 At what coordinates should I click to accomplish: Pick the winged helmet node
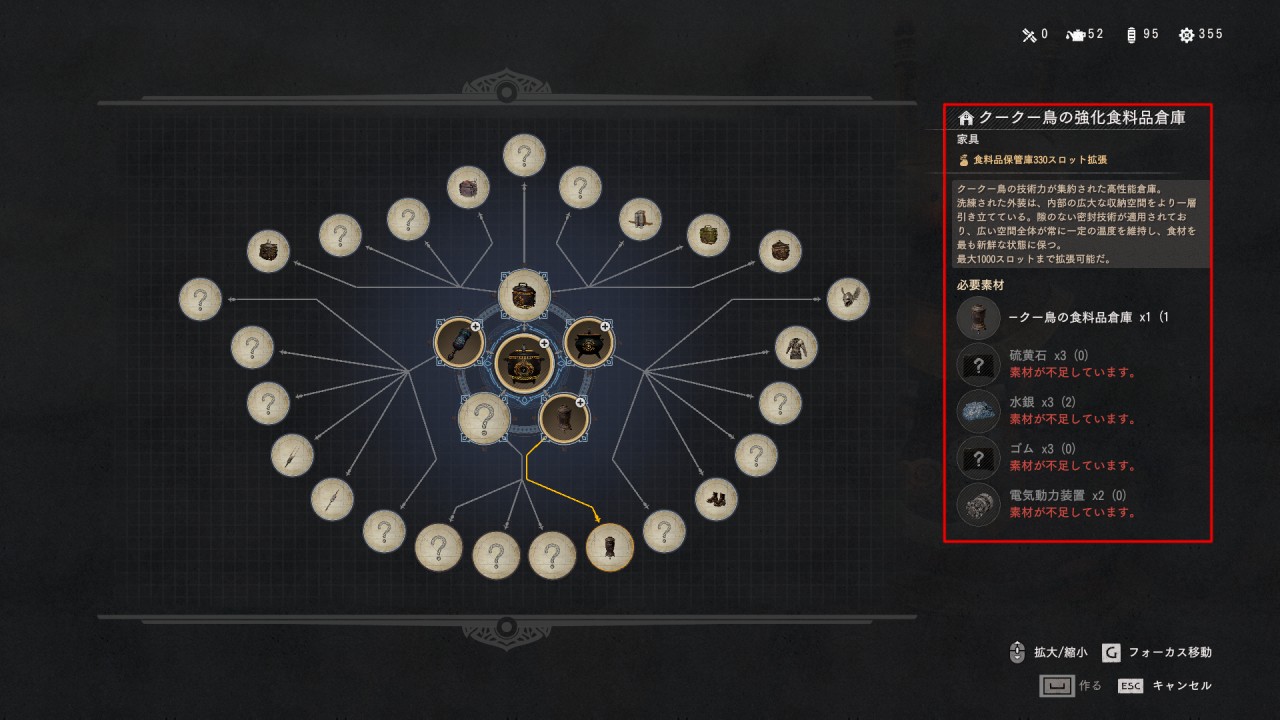coord(848,299)
